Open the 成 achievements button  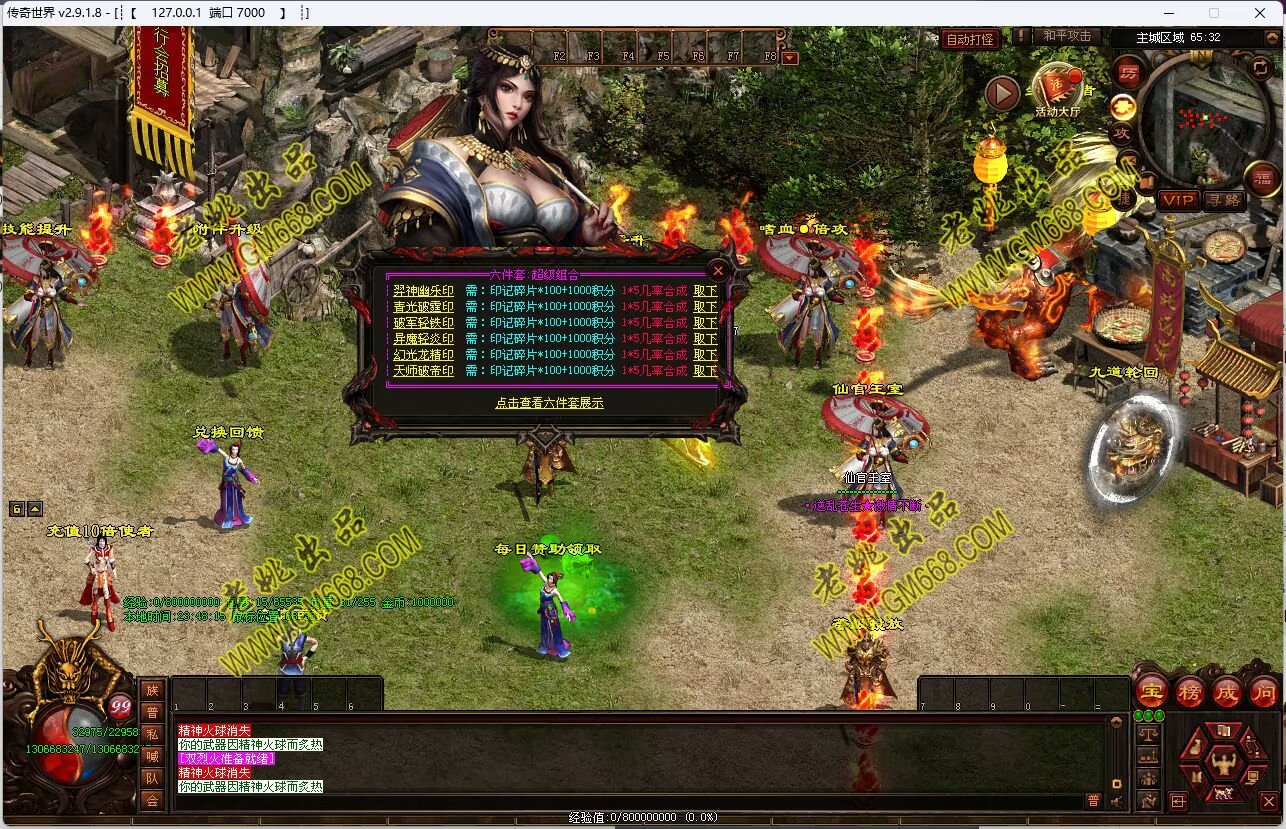[1227, 691]
